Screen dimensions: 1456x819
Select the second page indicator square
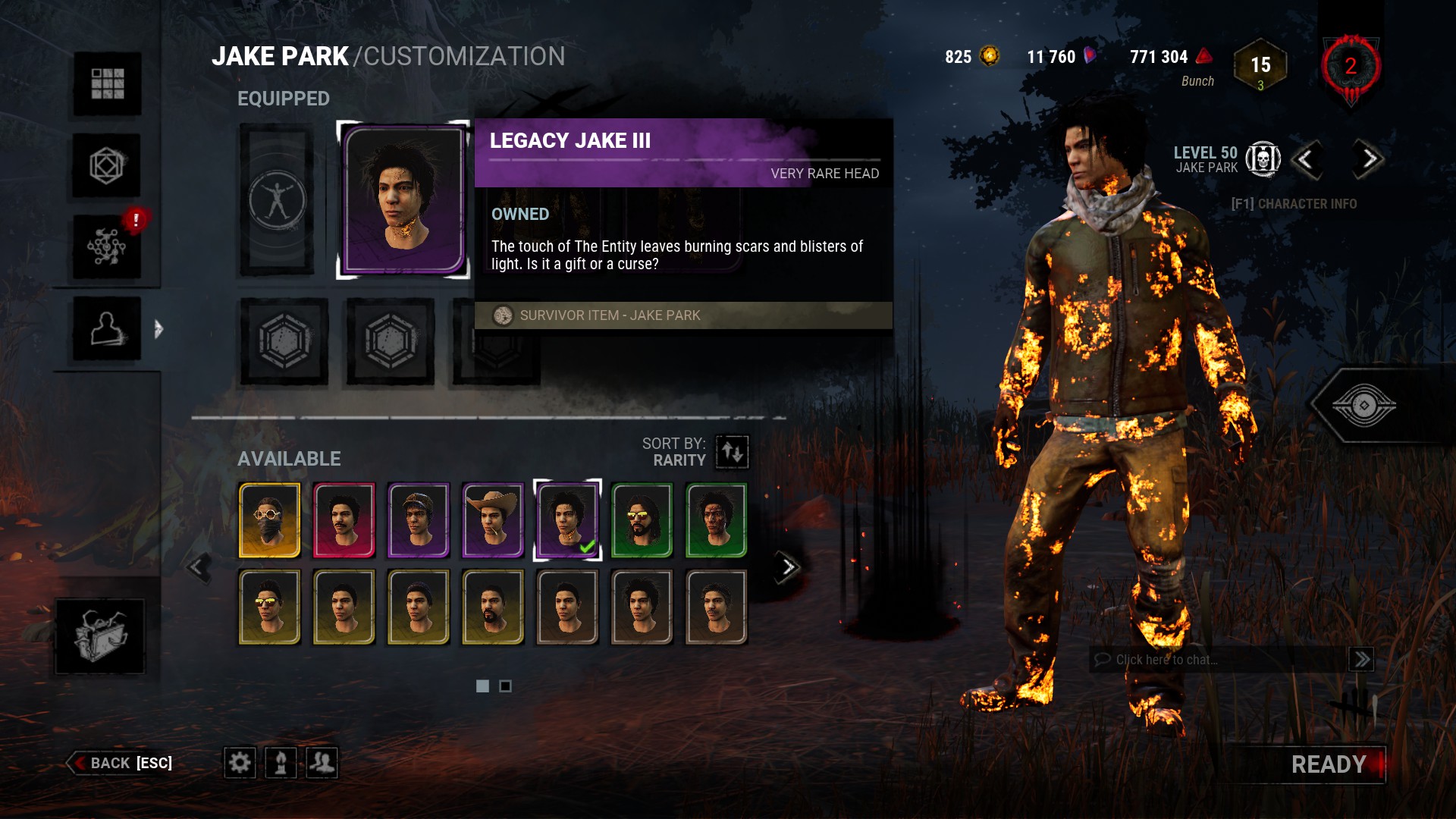(x=507, y=686)
